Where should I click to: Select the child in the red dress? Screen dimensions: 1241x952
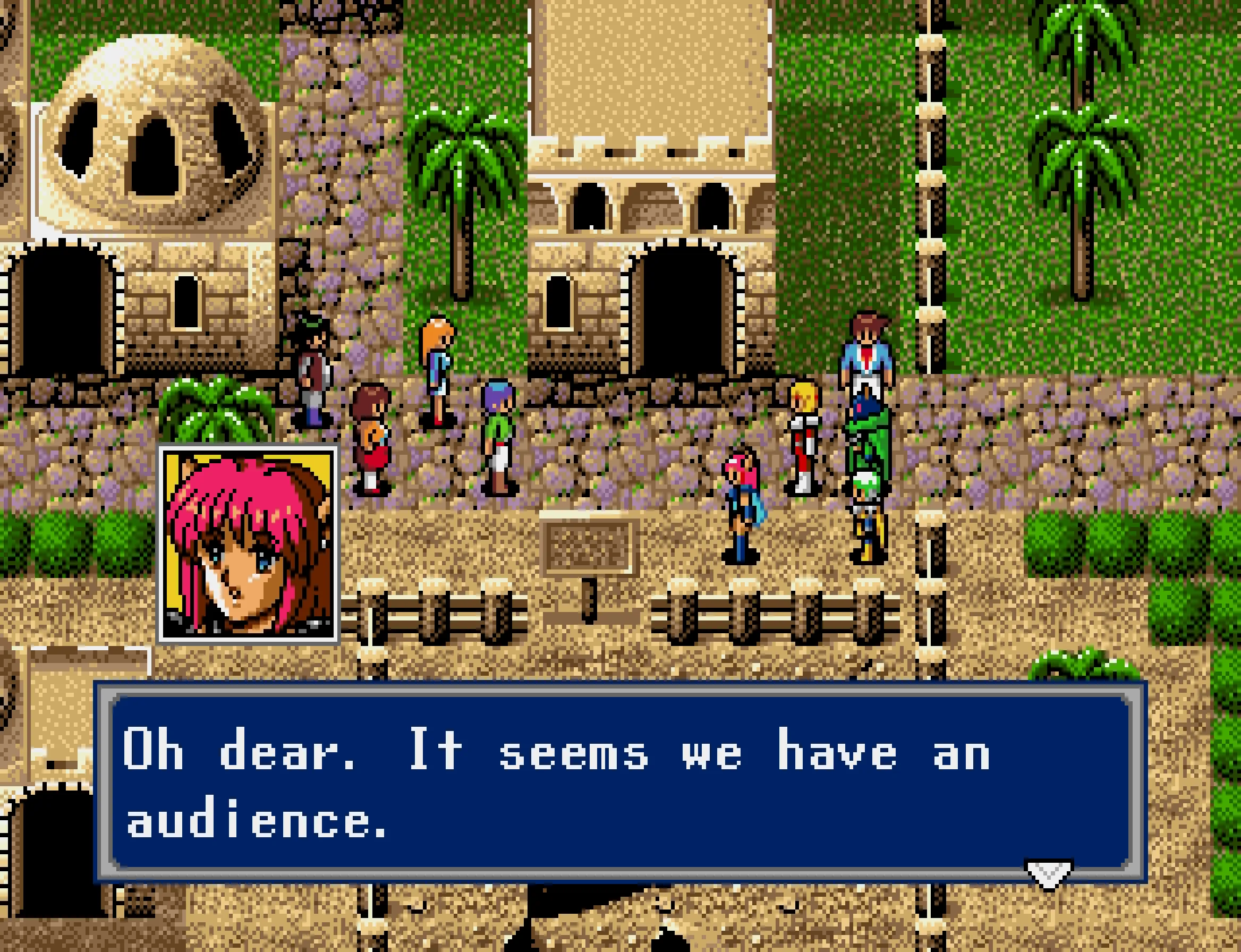[x=371, y=448]
